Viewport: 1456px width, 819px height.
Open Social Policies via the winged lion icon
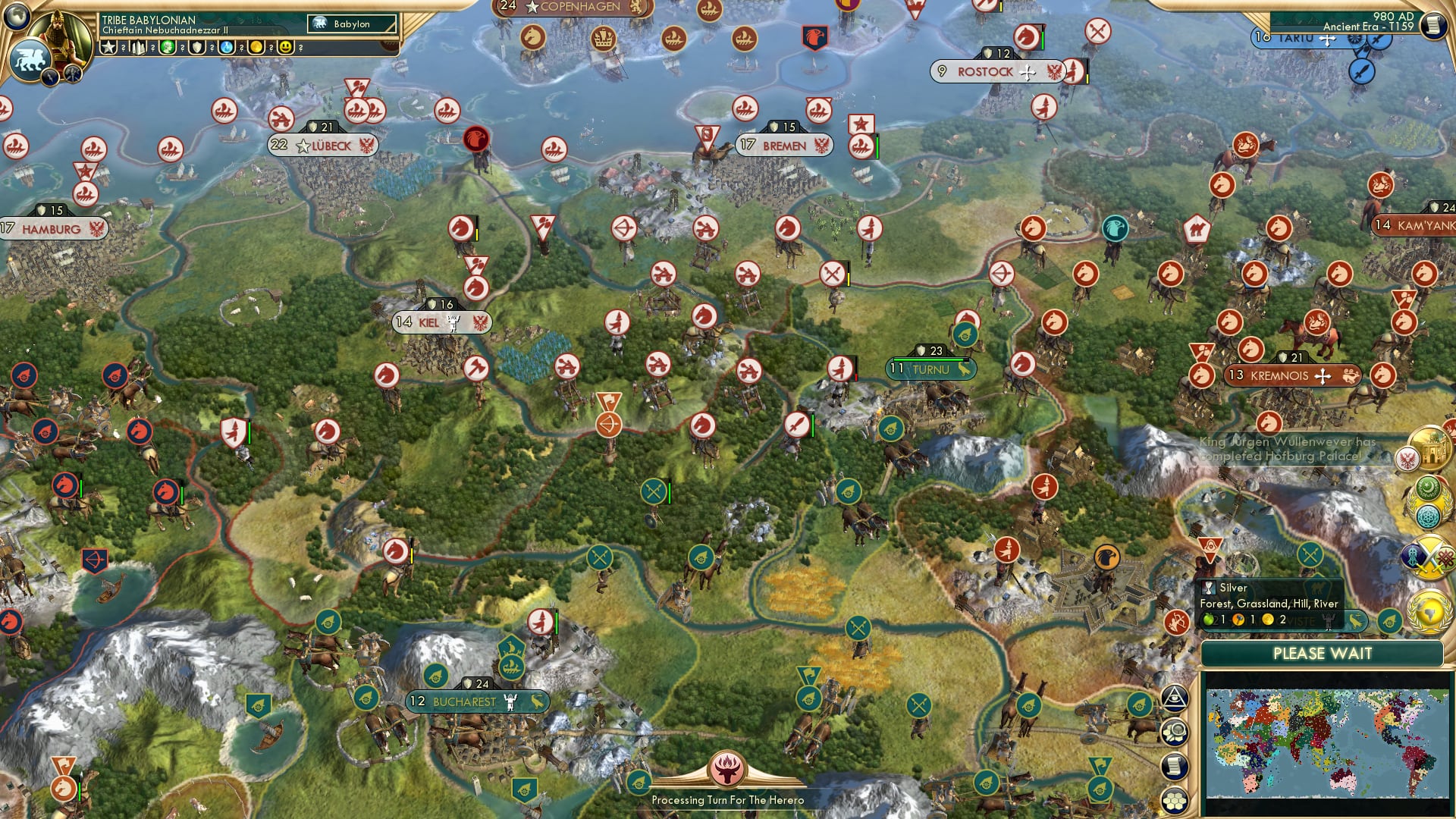tap(29, 58)
